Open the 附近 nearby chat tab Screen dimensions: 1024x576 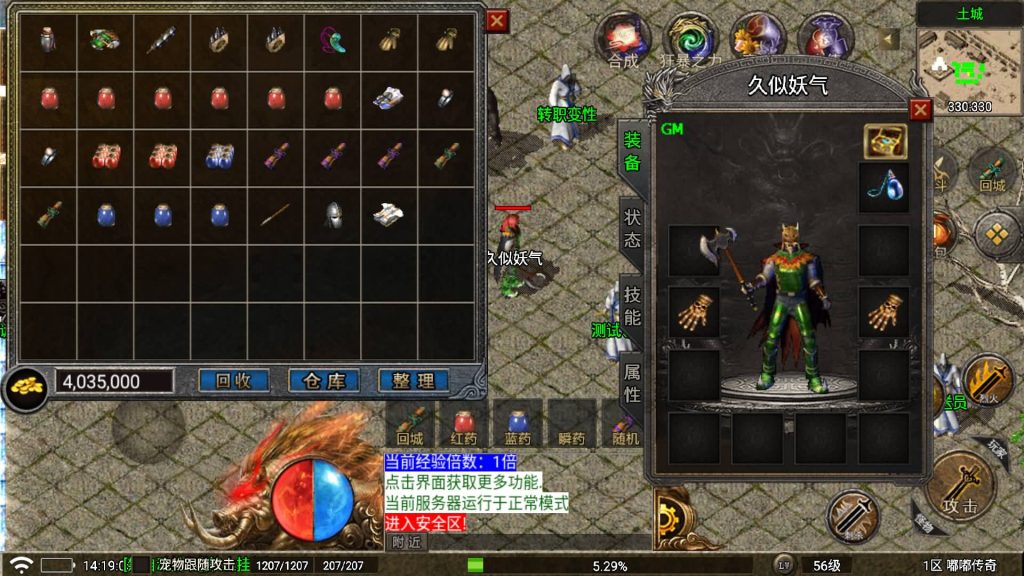(406, 542)
